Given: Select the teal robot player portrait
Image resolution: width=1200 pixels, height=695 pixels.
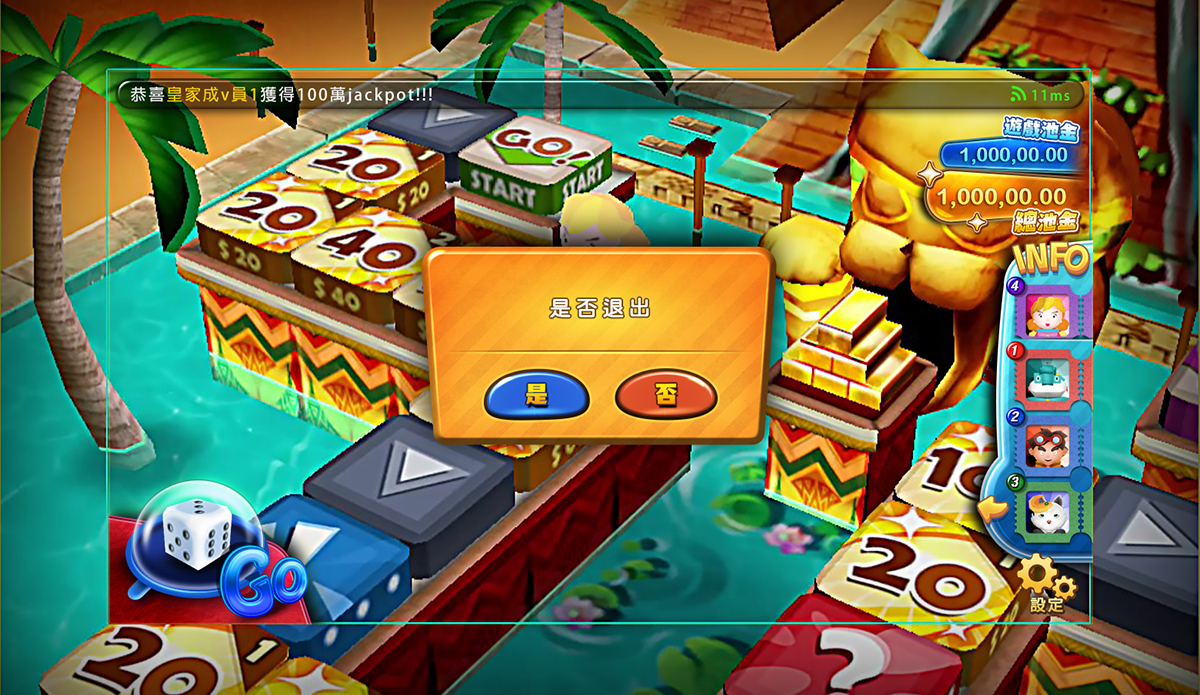Looking at the screenshot, I should coord(1048,379).
